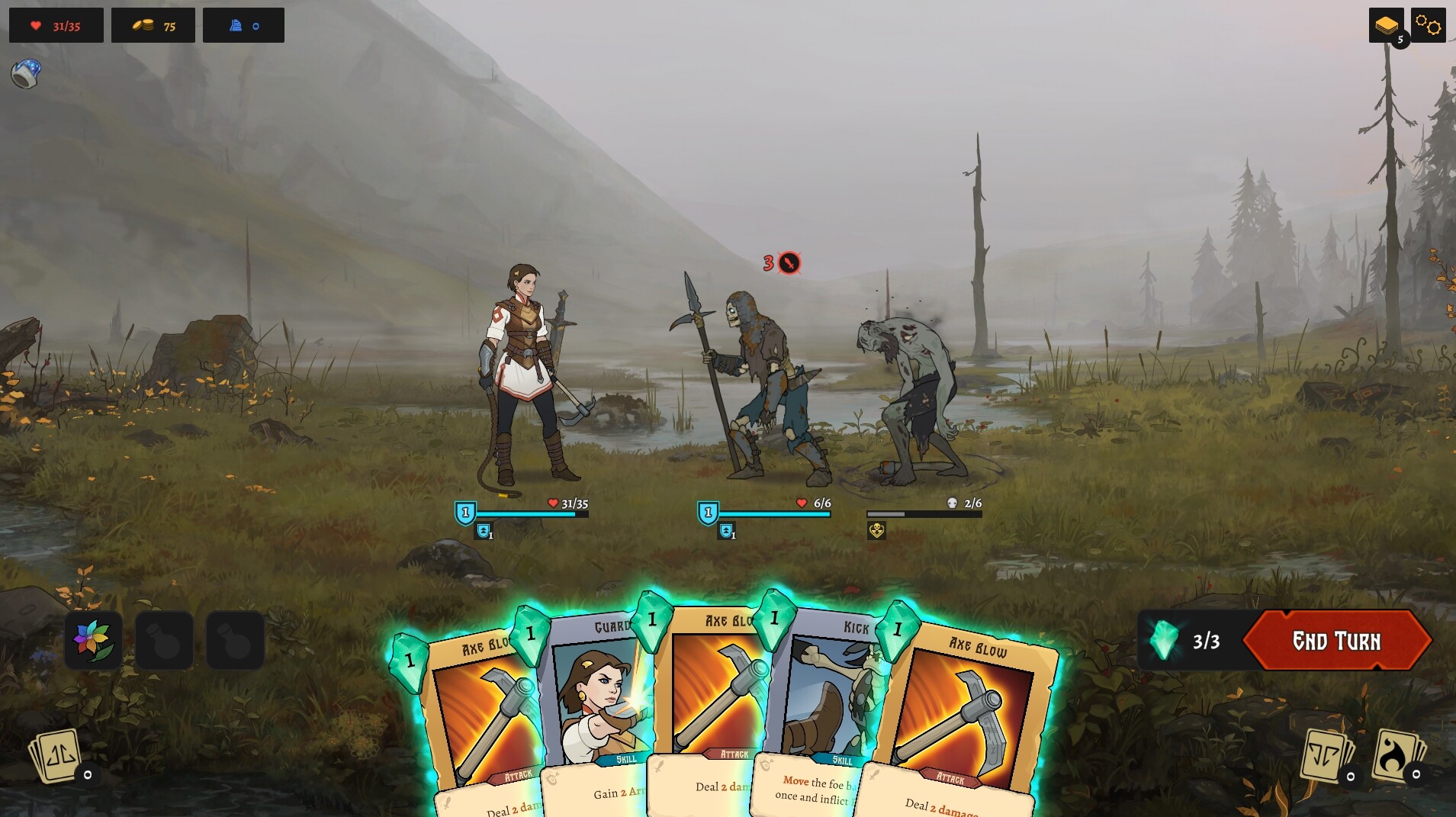This screenshot has width=1456, height=817.
Task: Open the discard pile in the bottom-left corner
Action: (55, 757)
